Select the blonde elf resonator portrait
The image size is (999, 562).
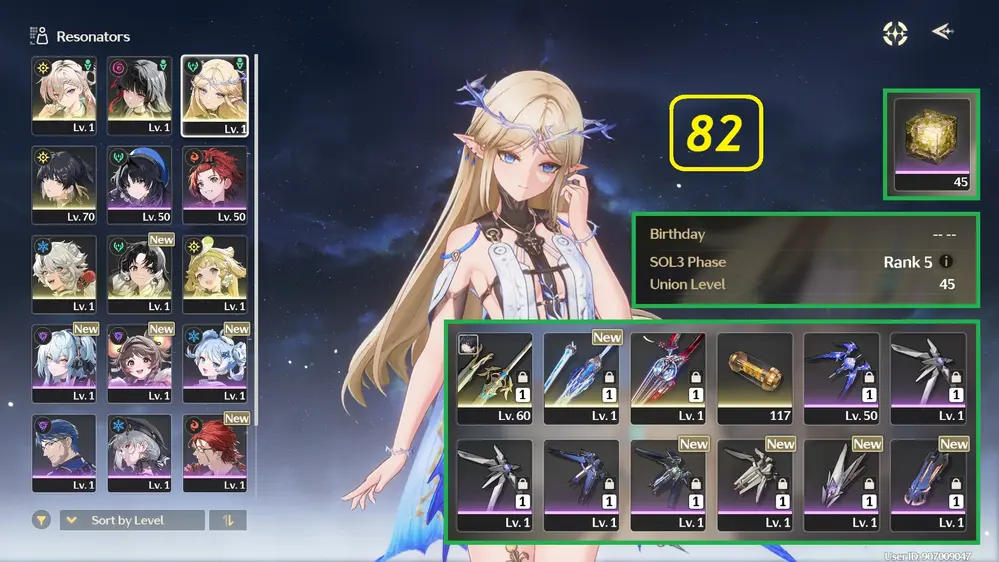tap(214, 95)
